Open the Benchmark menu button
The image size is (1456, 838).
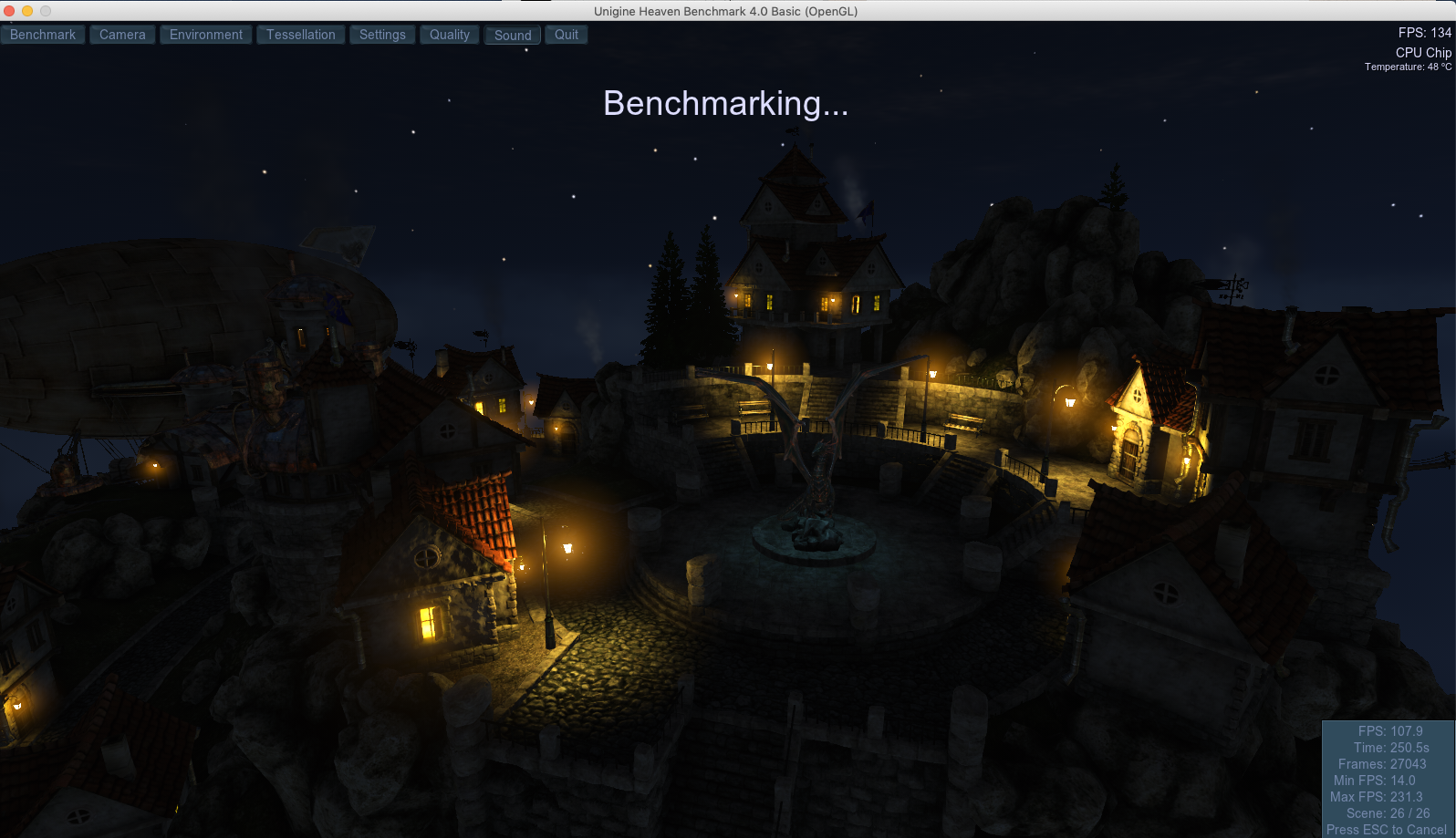point(43,35)
